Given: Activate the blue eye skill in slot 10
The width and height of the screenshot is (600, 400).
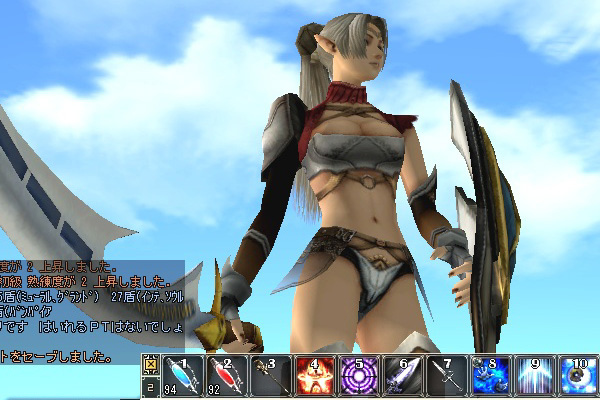Looking at the screenshot, I should pyautogui.click(x=577, y=377).
